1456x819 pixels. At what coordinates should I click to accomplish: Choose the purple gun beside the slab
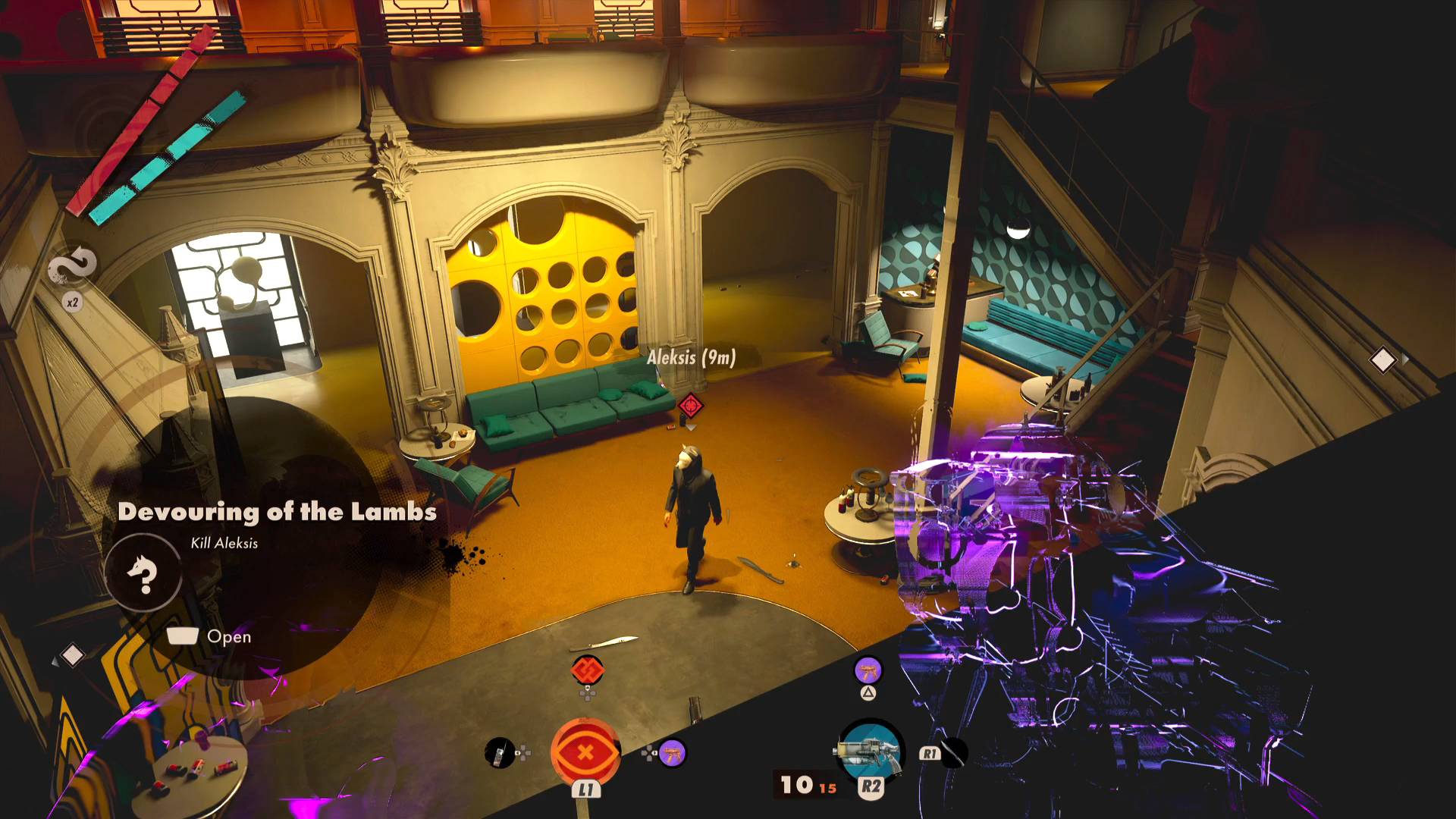coord(672,753)
